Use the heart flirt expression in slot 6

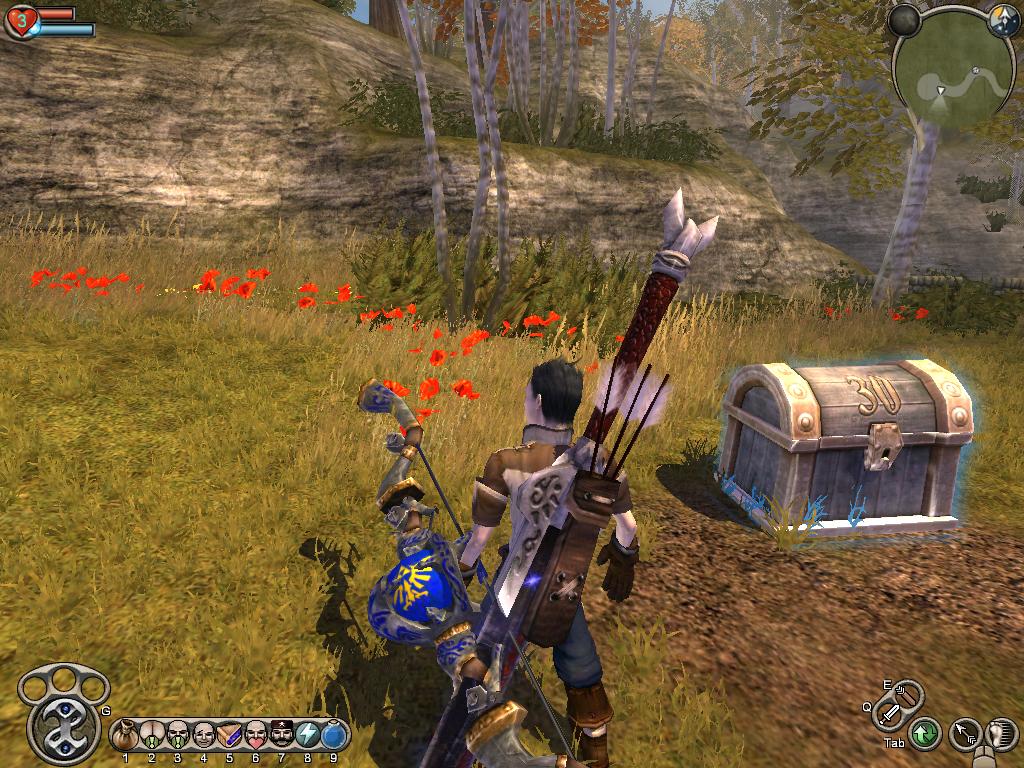click(x=255, y=735)
